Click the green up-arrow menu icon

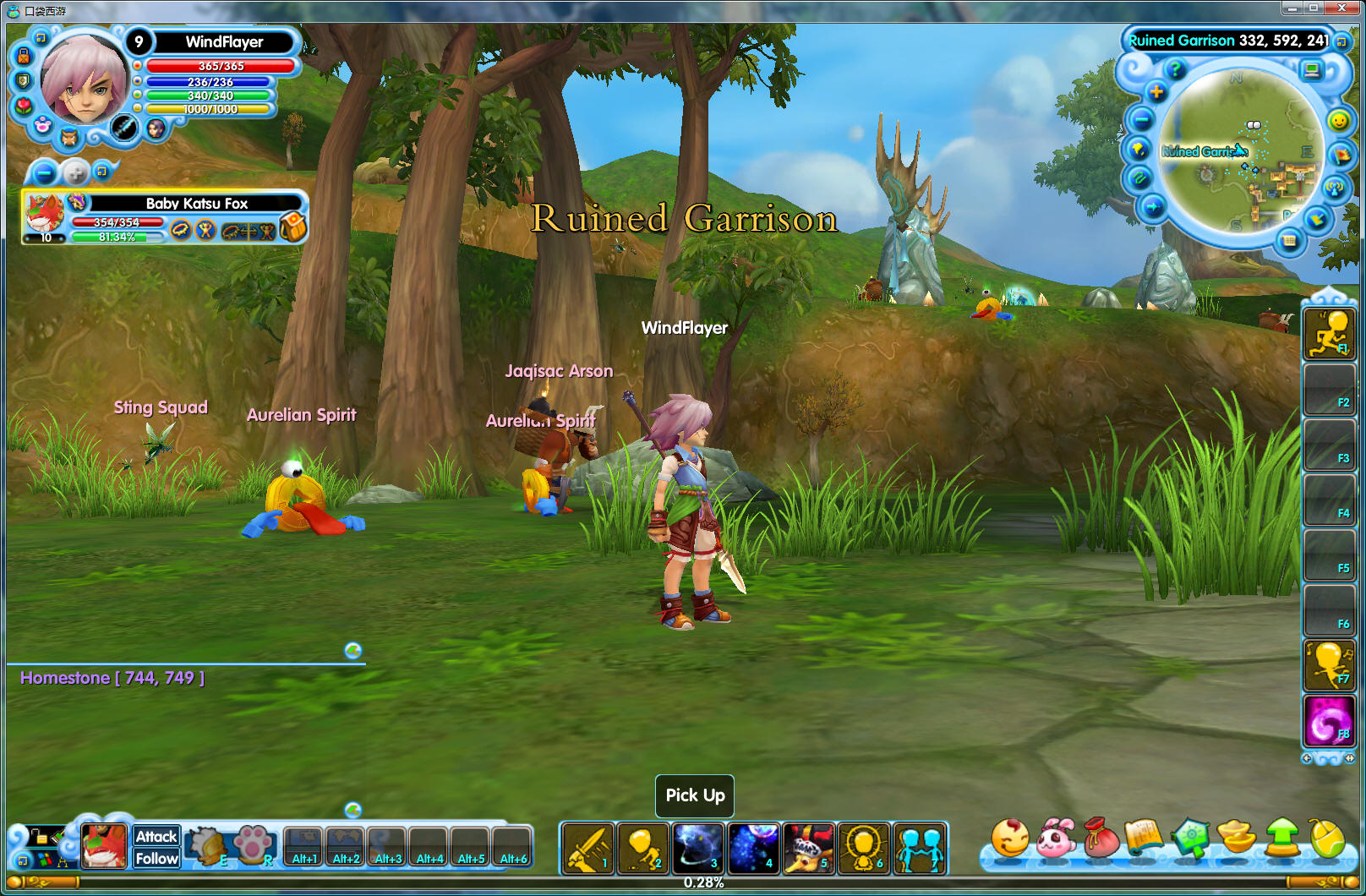pyautogui.click(x=1283, y=838)
